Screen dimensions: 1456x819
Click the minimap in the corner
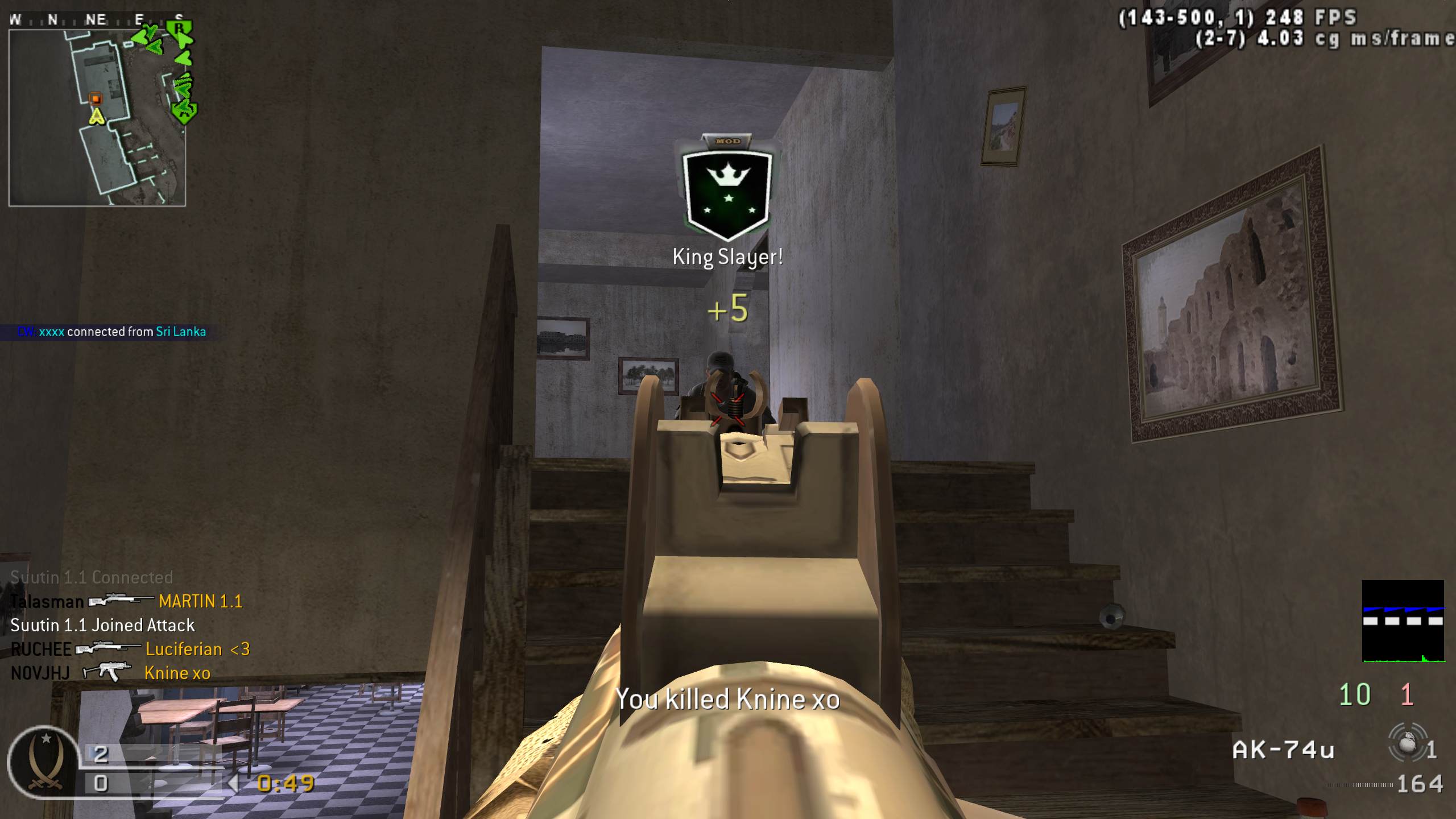[97, 118]
